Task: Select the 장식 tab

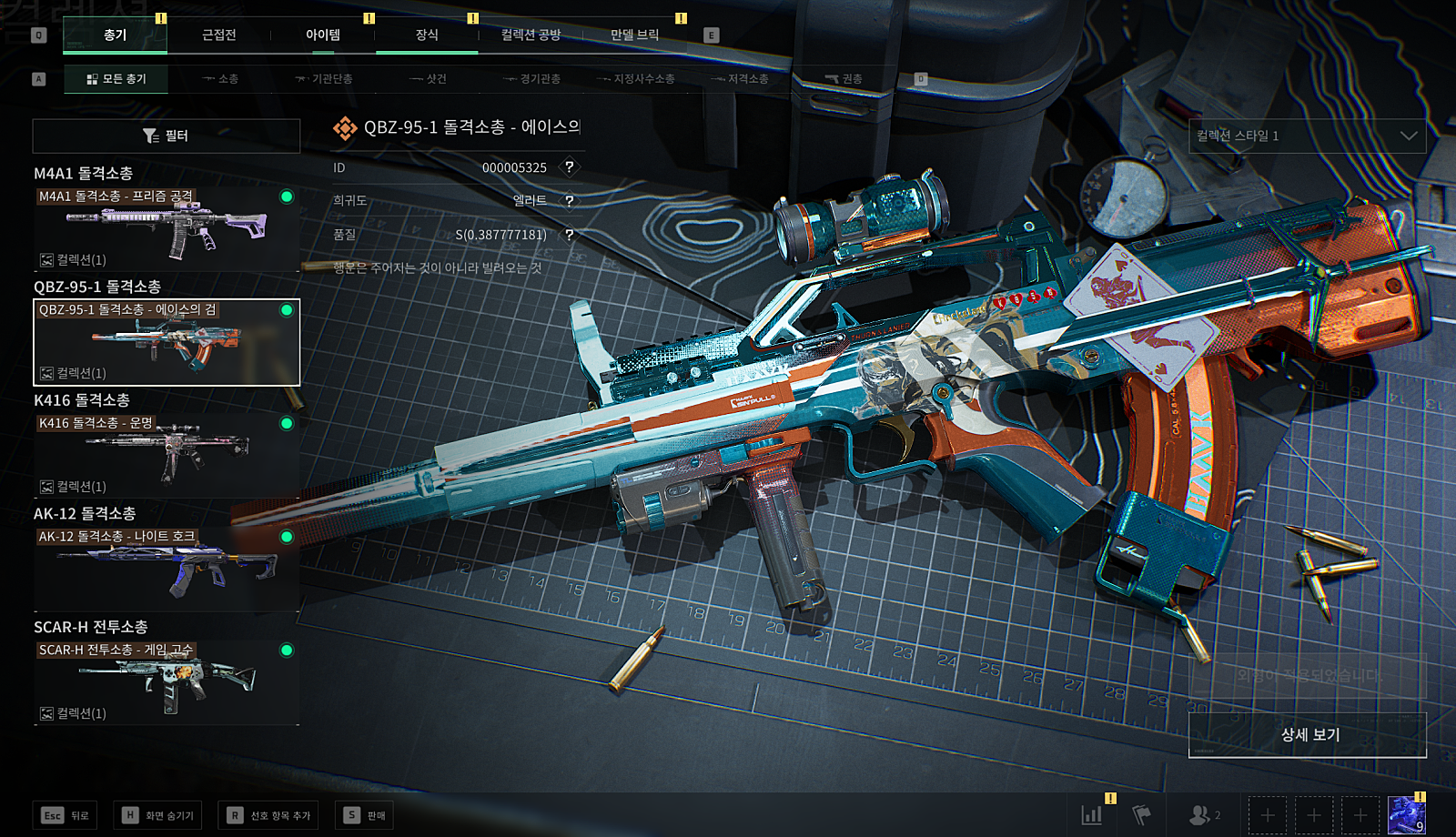Action: 427,35
